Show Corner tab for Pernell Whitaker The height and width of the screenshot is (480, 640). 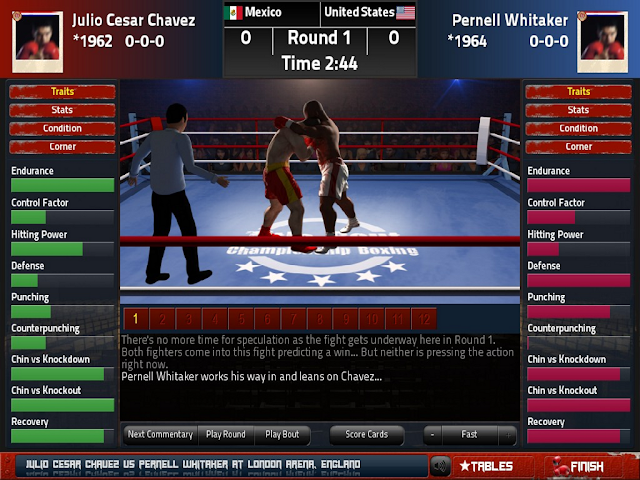click(x=578, y=146)
